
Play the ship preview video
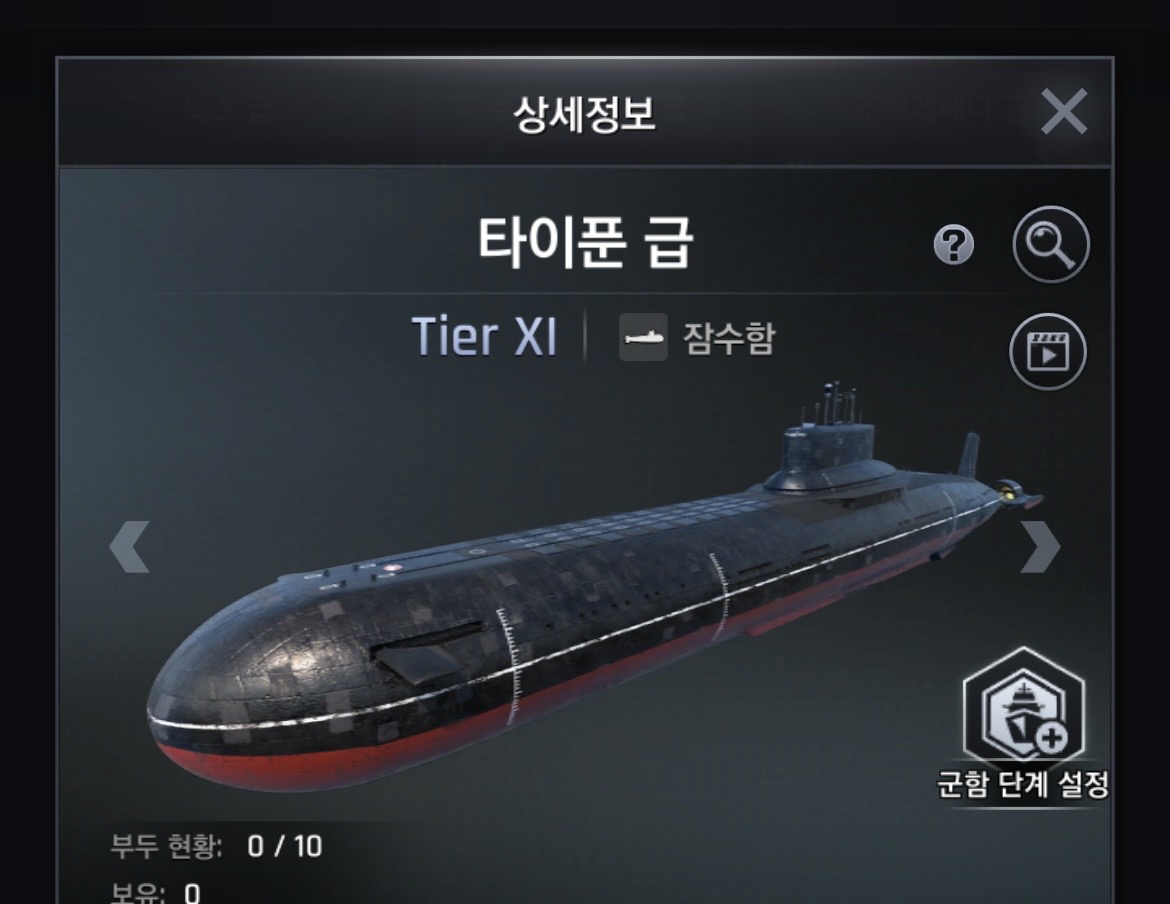pos(1047,350)
